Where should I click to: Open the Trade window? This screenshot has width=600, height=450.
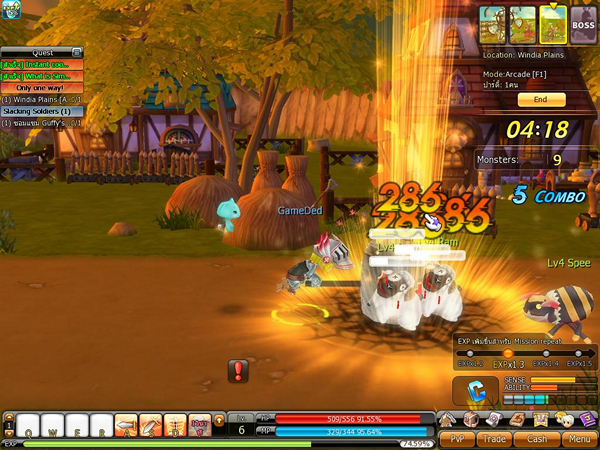pyautogui.click(x=495, y=438)
